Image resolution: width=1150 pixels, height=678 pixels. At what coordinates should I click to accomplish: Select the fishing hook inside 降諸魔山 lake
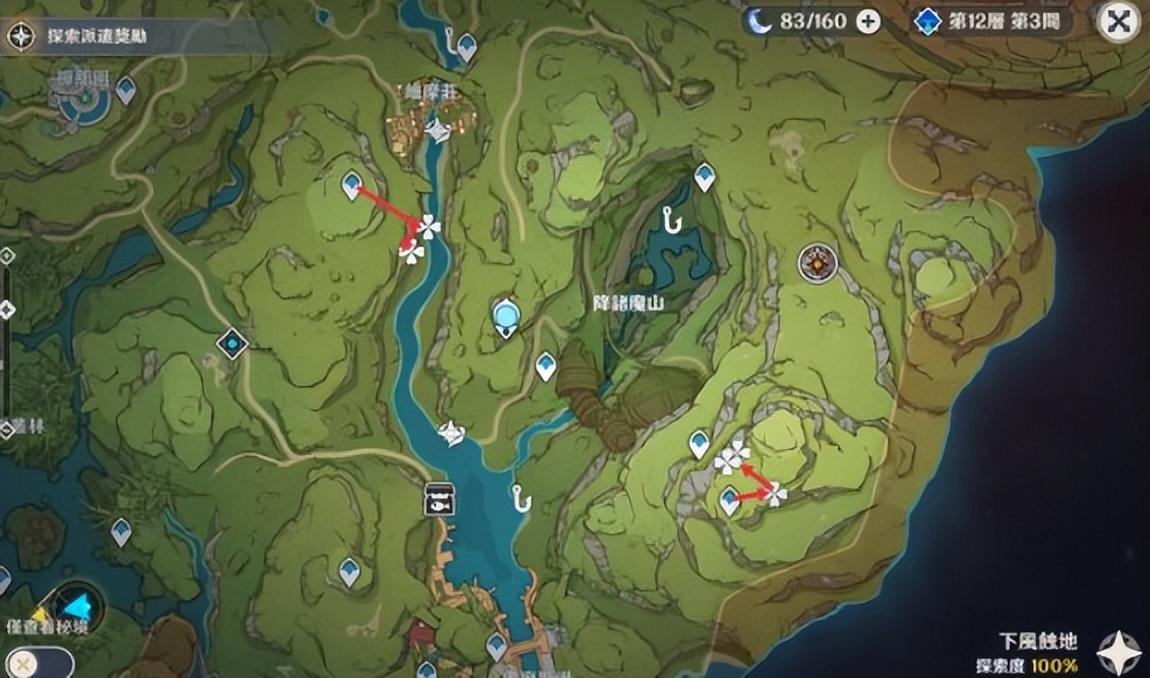coord(671,217)
